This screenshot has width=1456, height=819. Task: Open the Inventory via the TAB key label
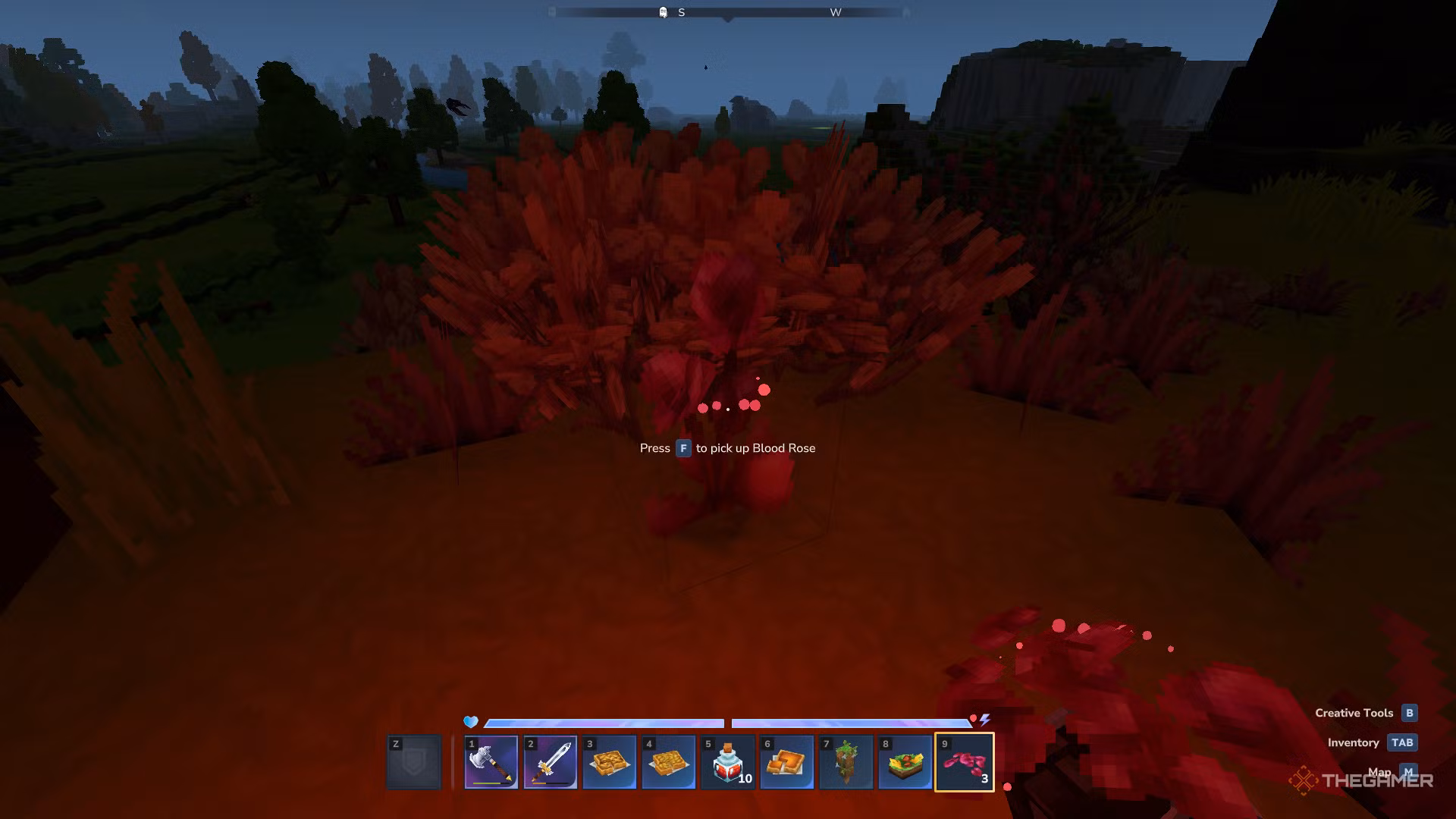pos(1401,742)
